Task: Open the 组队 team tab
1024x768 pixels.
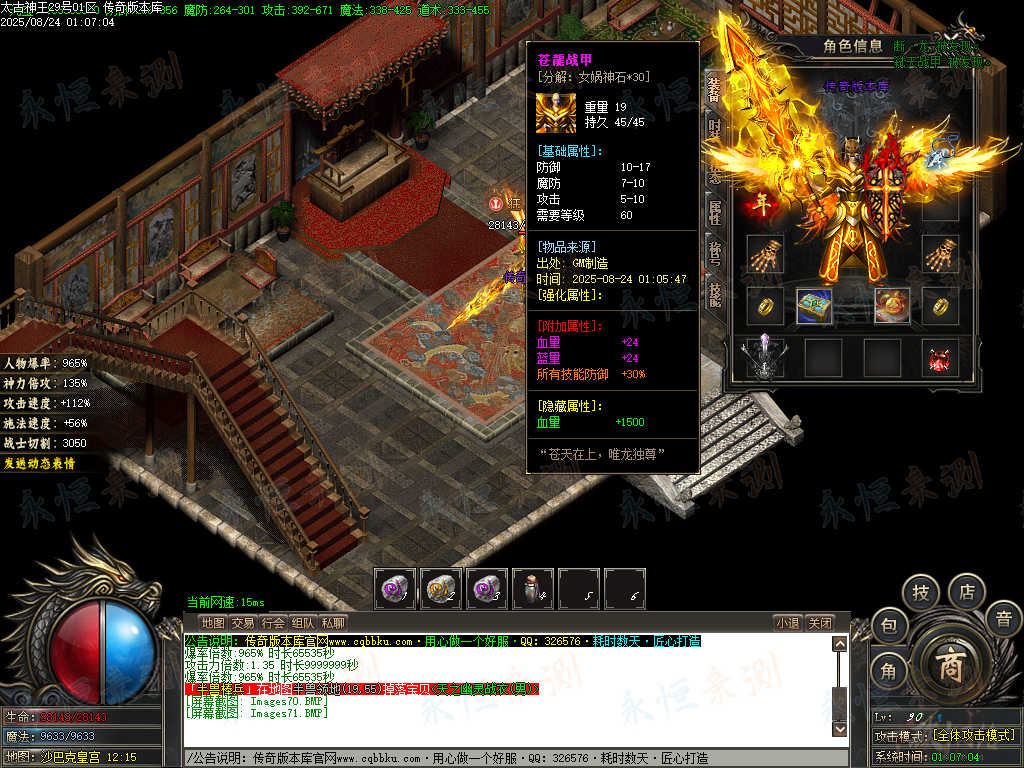Action: pyautogui.click(x=303, y=622)
